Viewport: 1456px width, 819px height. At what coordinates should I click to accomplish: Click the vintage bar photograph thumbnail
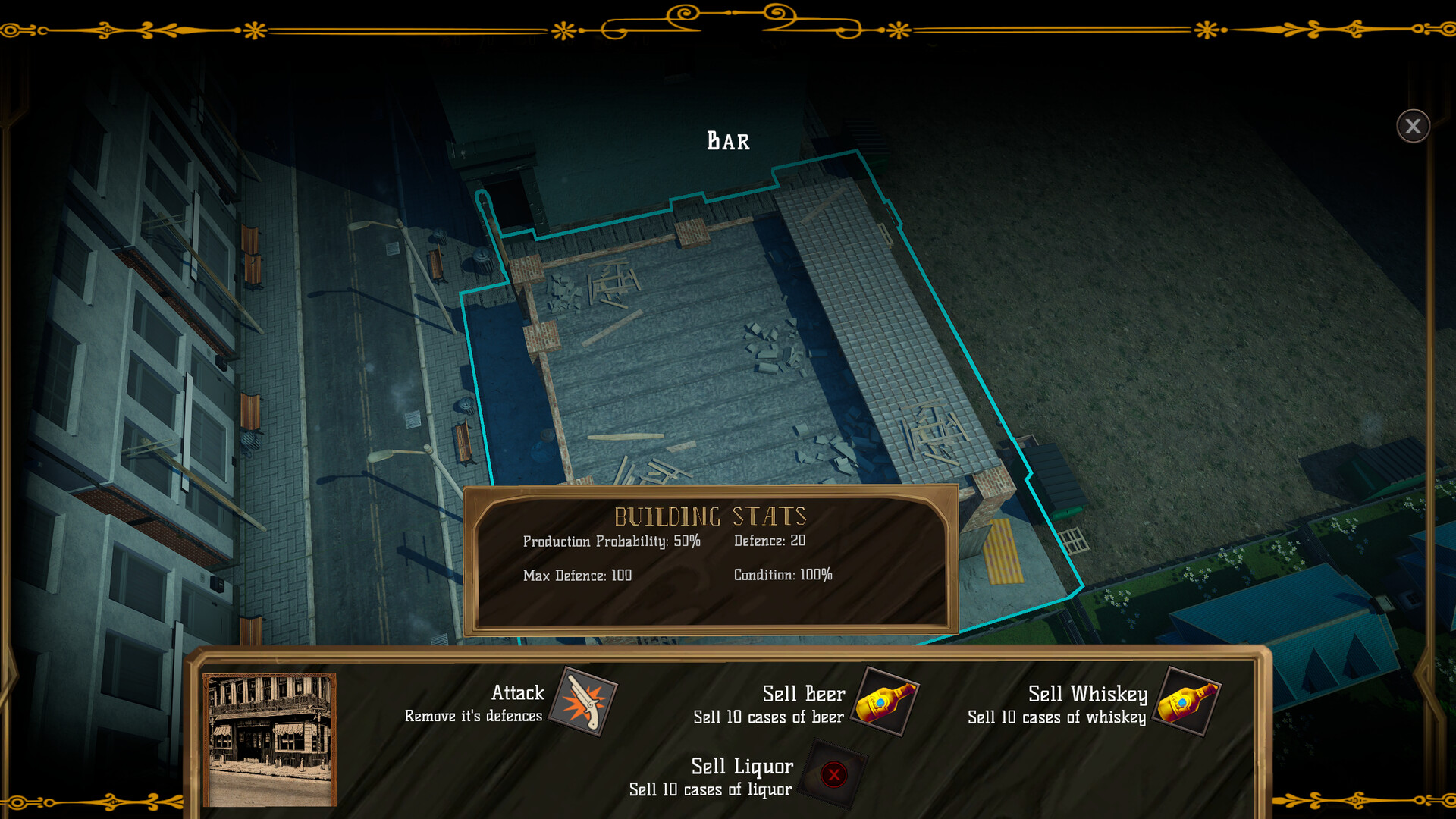point(270,739)
